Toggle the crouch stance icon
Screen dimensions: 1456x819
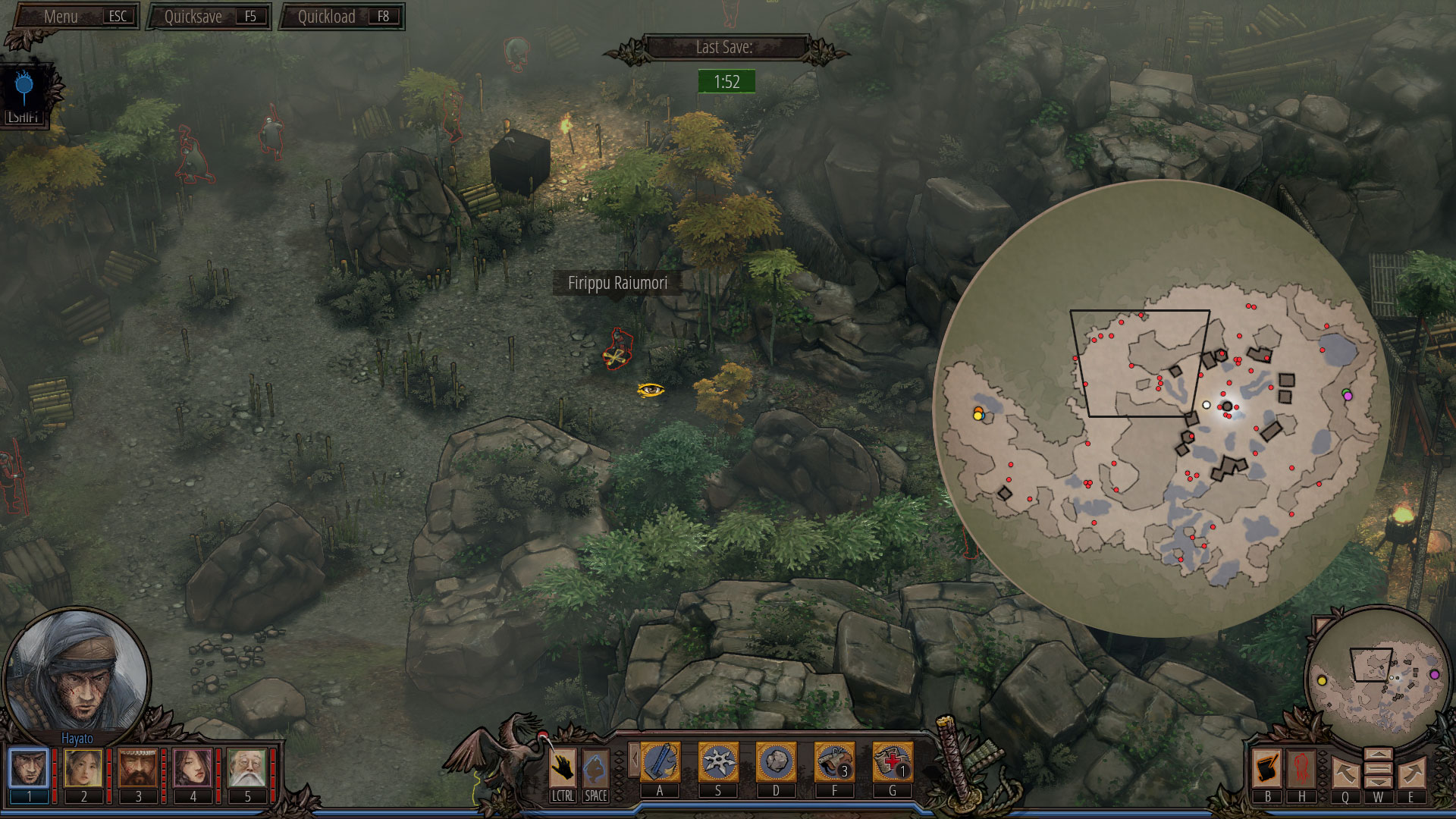(x=595, y=768)
